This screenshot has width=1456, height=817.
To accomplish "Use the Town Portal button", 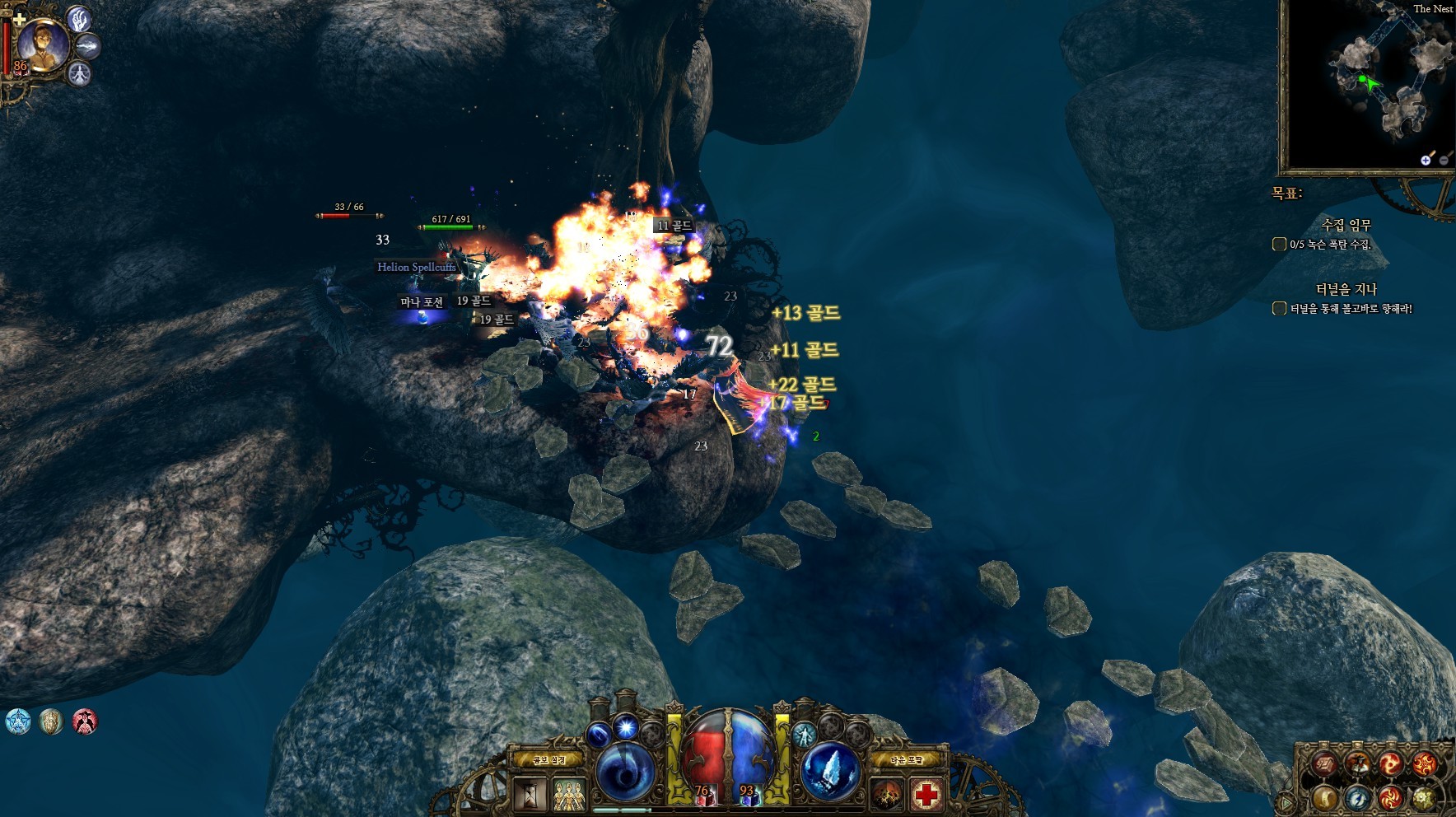I will point(907,759).
